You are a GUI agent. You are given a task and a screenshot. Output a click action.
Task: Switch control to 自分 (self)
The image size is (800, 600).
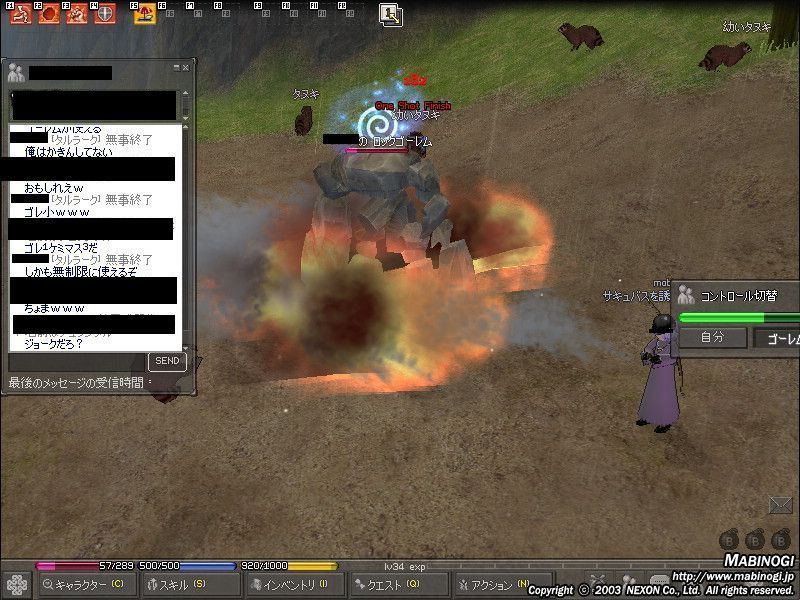point(712,337)
